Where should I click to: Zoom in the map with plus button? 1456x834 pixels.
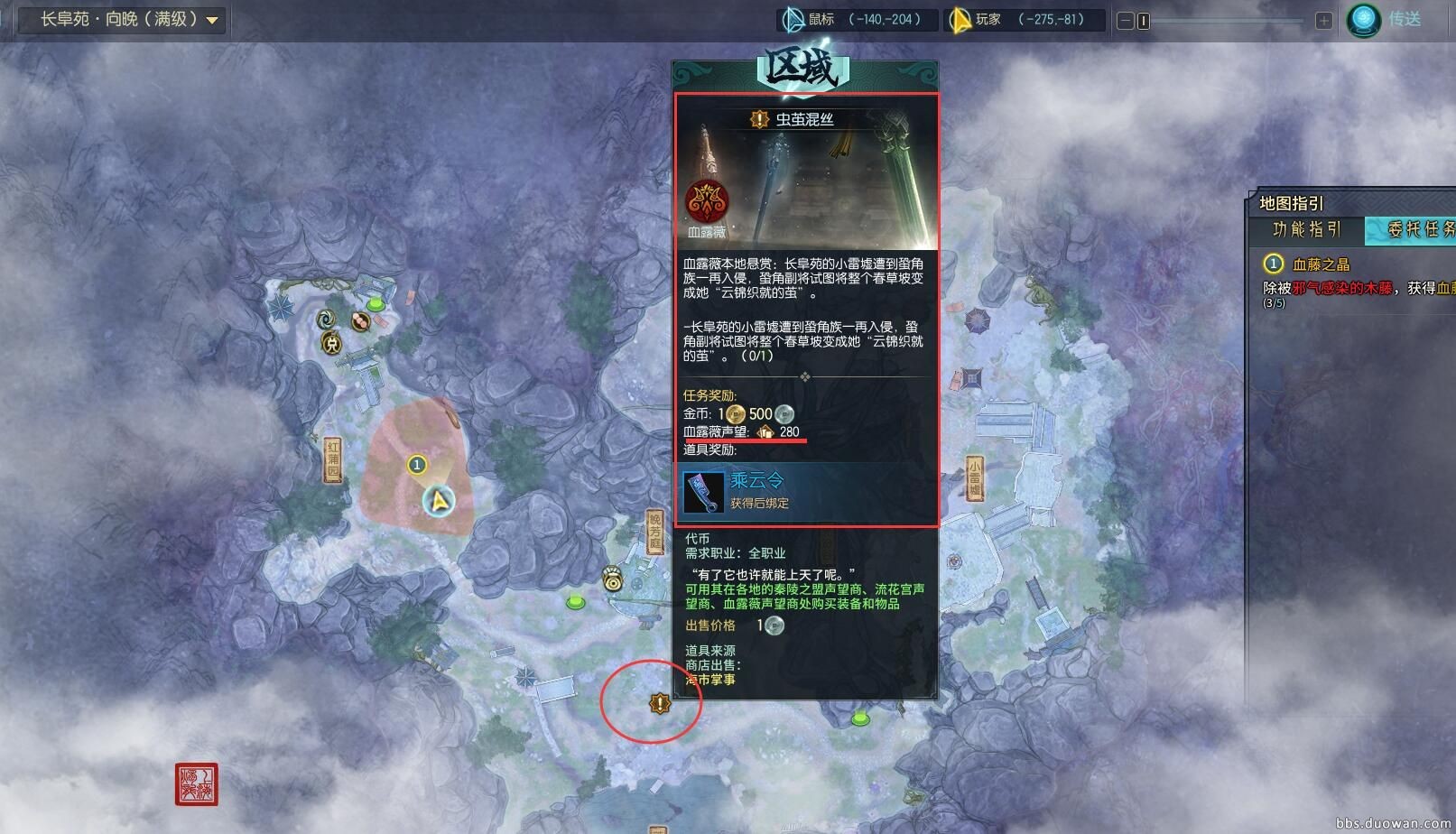click(1323, 21)
